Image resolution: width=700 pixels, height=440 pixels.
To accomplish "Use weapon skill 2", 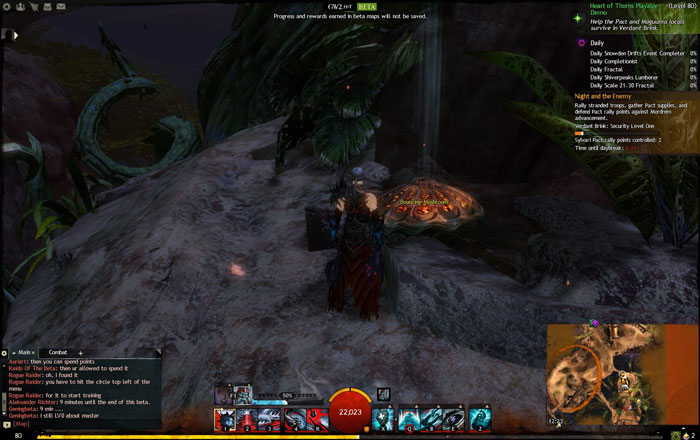I will point(246,418).
